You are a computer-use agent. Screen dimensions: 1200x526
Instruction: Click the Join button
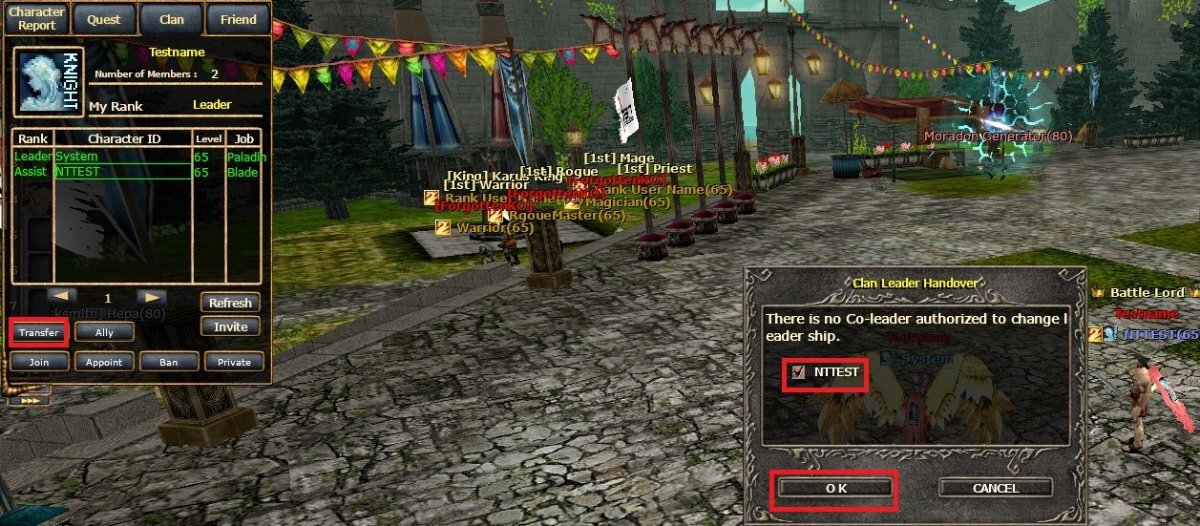(x=39, y=362)
